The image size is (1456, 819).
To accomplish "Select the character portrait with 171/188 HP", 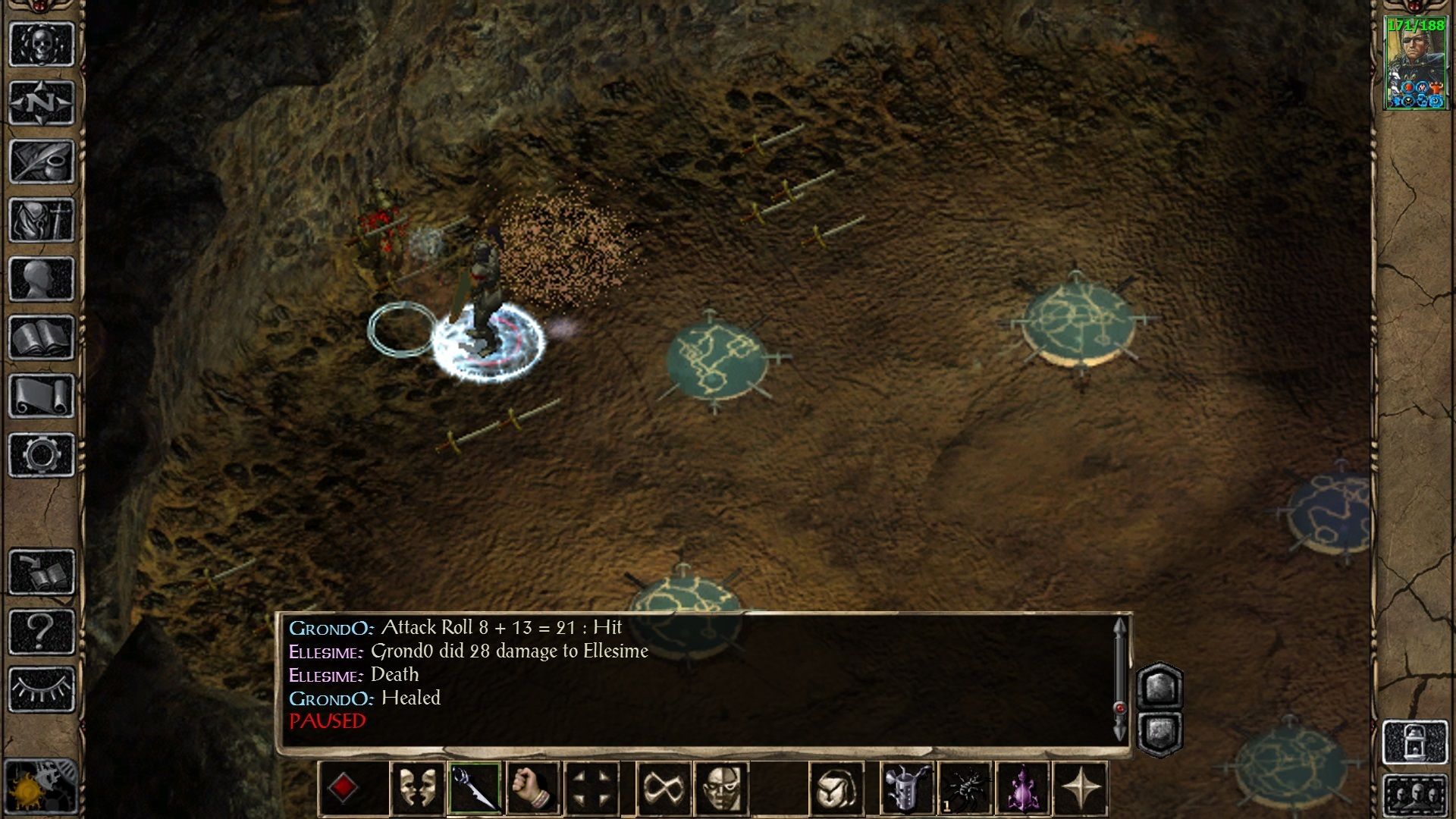I will (x=1415, y=63).
